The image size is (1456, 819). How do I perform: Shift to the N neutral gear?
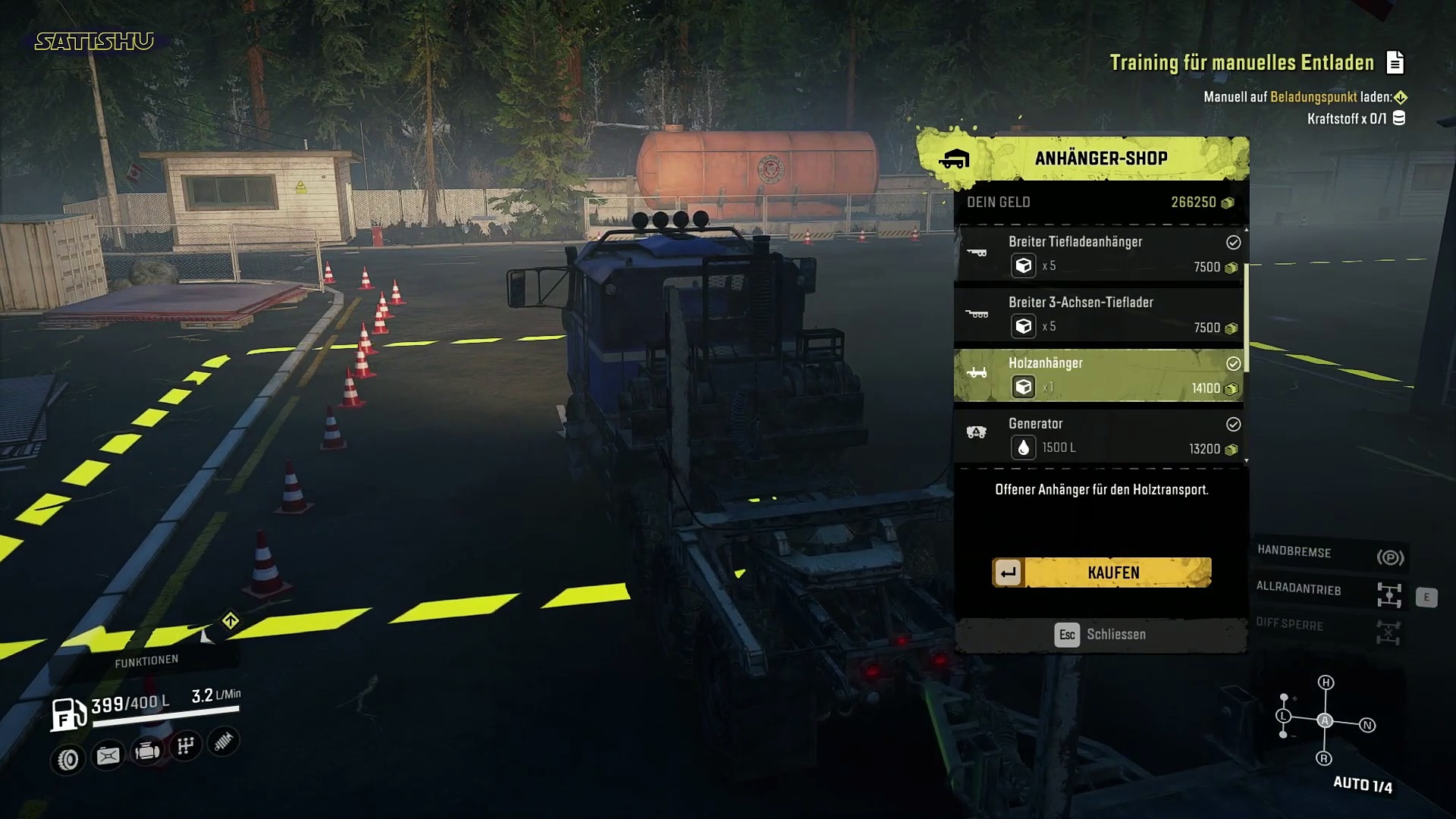pyautogui.click(x=1367, y=726)
